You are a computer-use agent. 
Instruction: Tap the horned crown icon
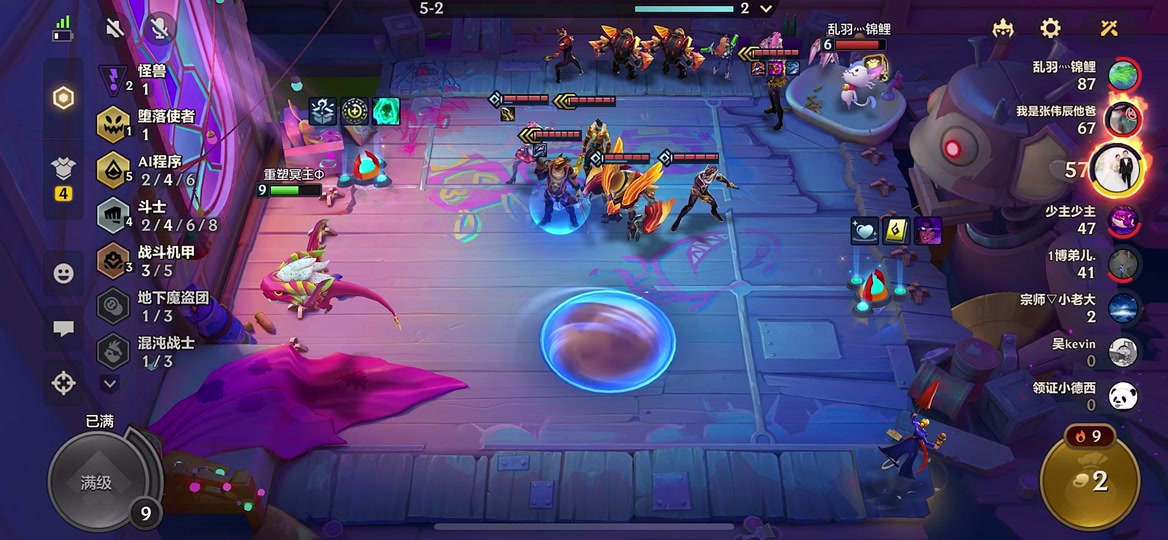1003,28
